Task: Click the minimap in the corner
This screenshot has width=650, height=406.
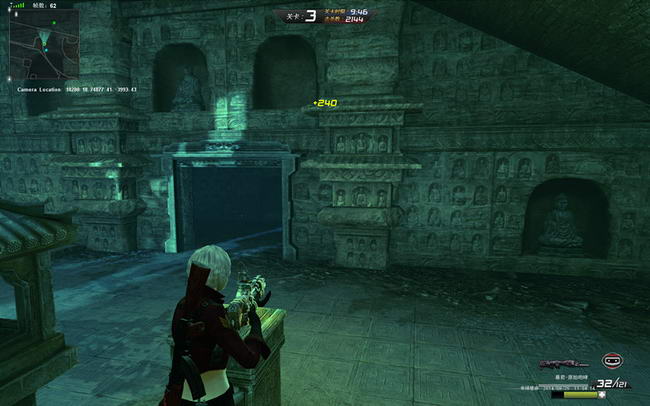Action: [x=45, y=44]
